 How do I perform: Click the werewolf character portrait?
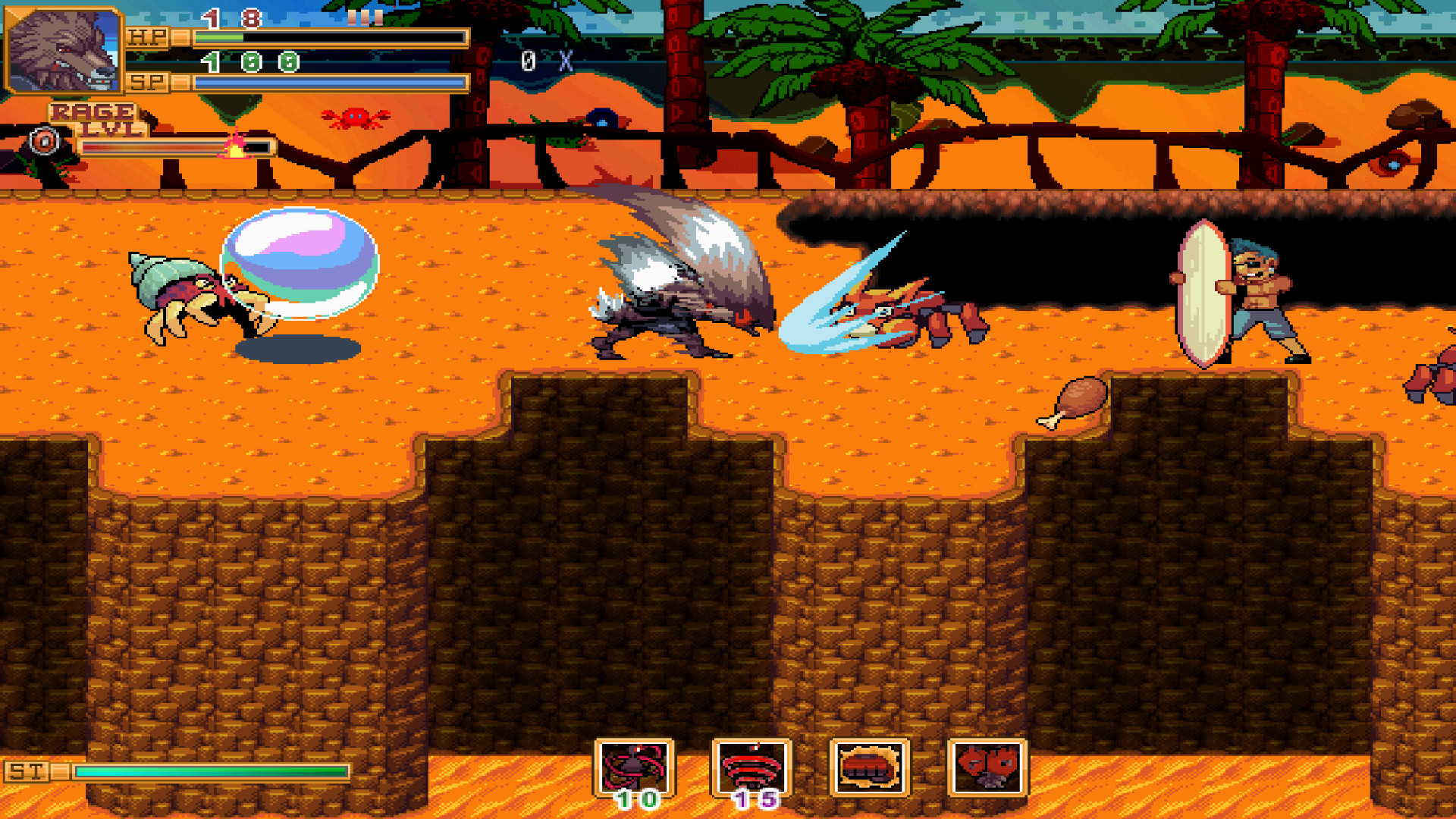coord(64,49)
